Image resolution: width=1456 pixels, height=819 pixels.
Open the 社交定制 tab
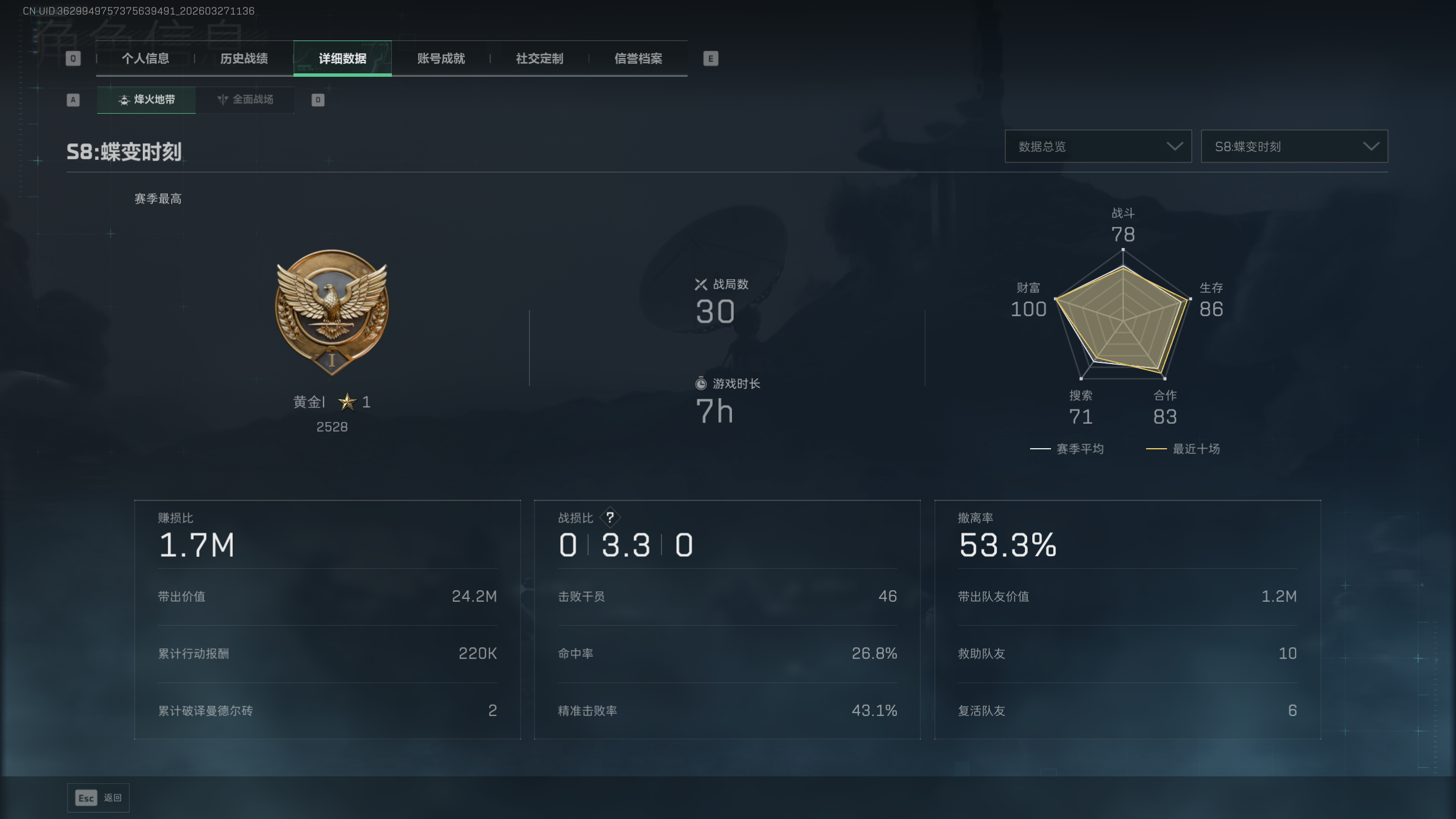(x=539, y=59)
